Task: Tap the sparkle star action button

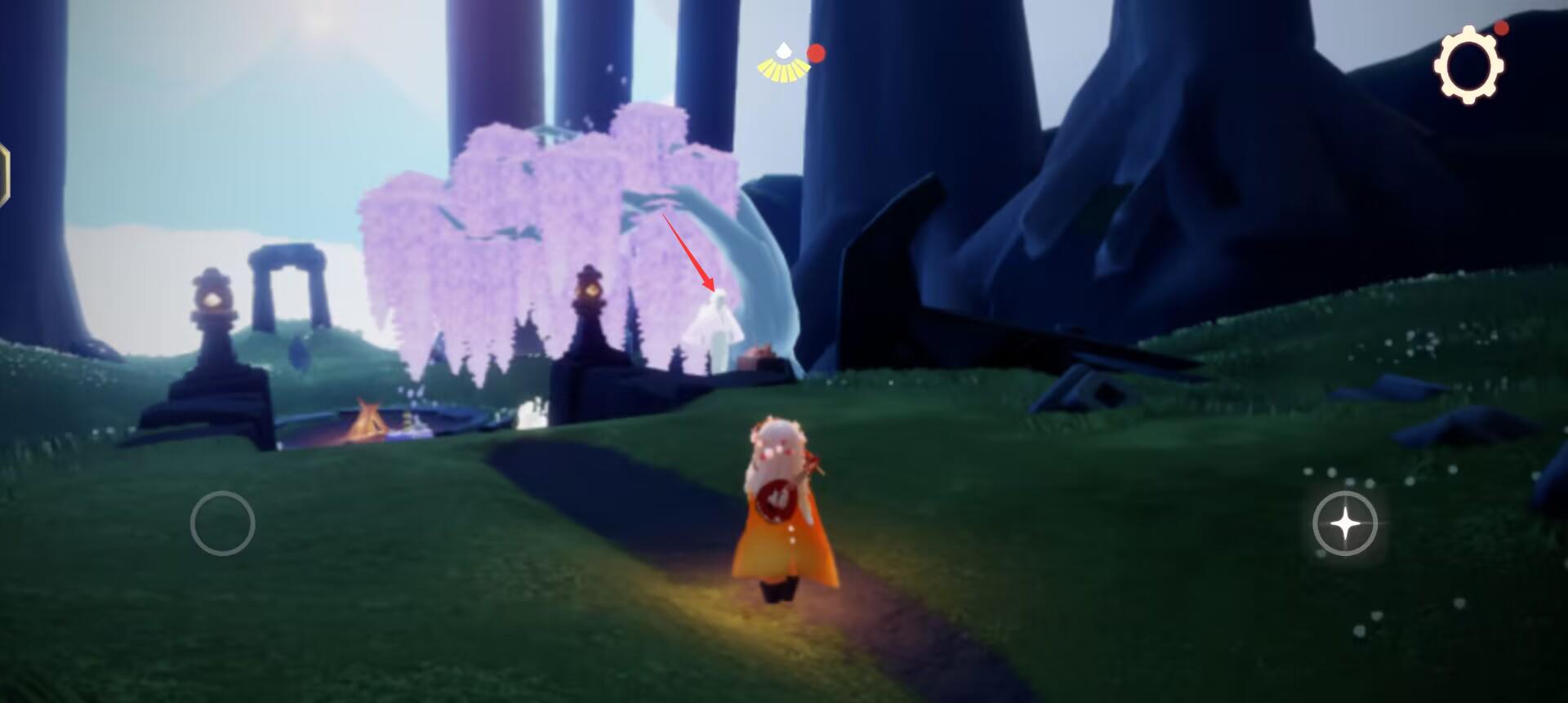Action: (x=1344, y=523)
